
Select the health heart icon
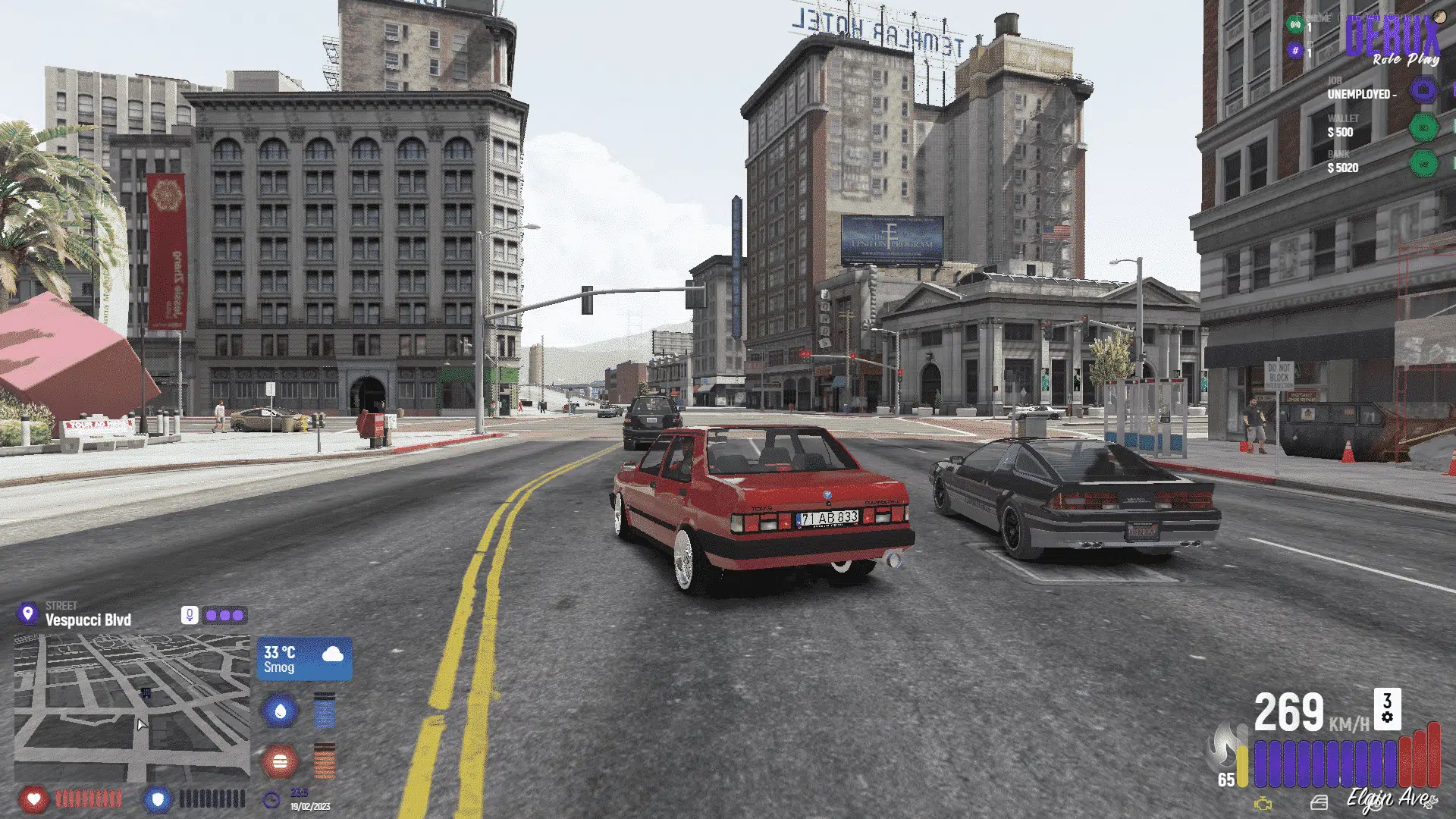tap(36, 799)
